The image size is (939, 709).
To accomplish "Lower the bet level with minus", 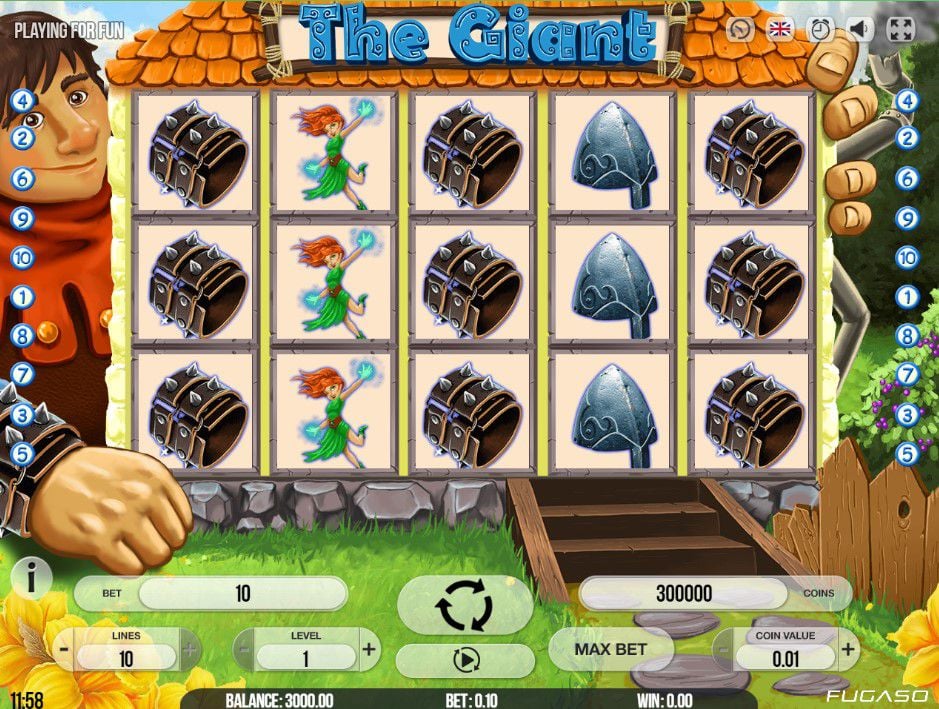I will tap(243, 650).
